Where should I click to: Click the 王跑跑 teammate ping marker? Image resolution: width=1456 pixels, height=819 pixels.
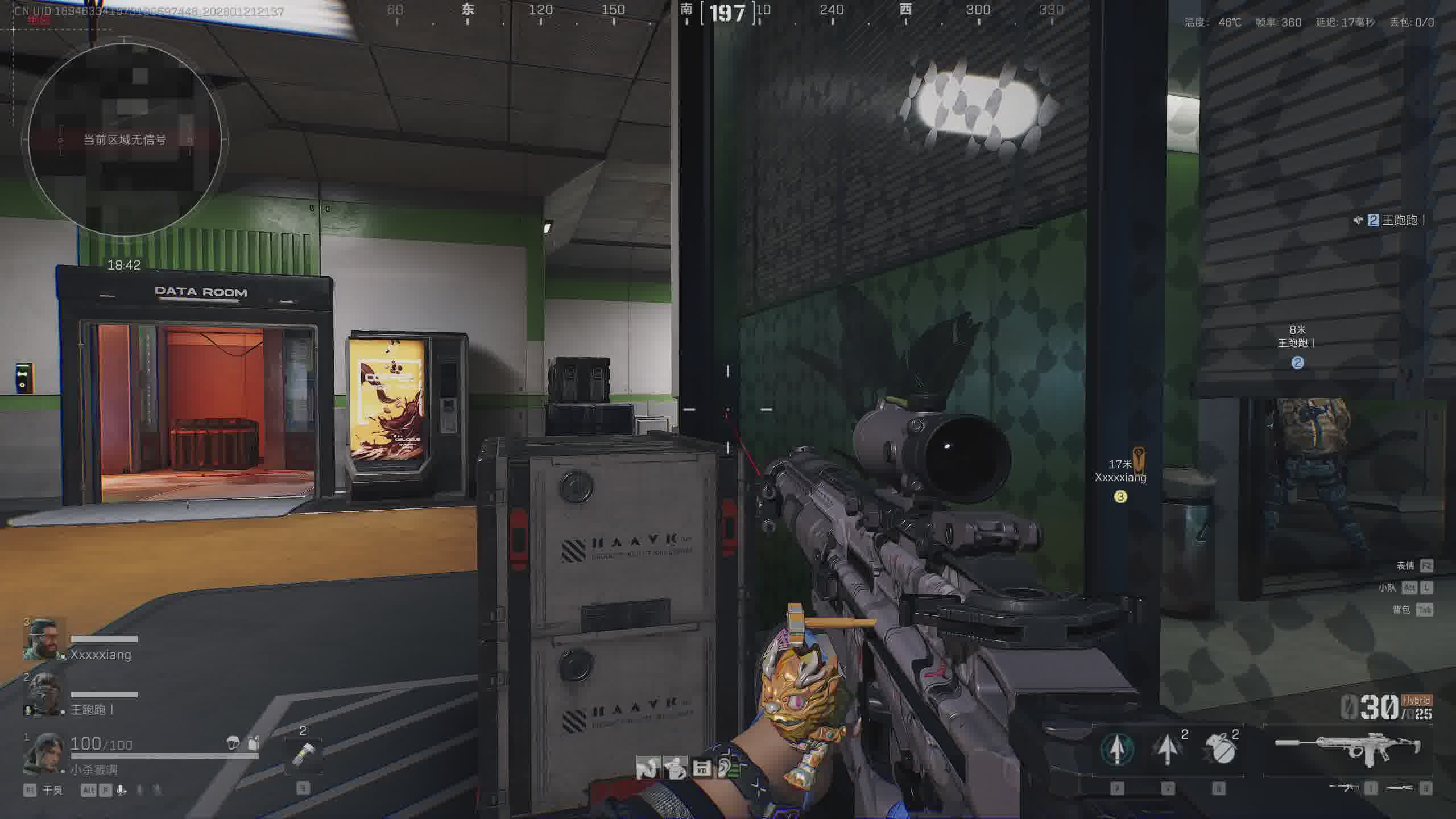(1297, 362)
